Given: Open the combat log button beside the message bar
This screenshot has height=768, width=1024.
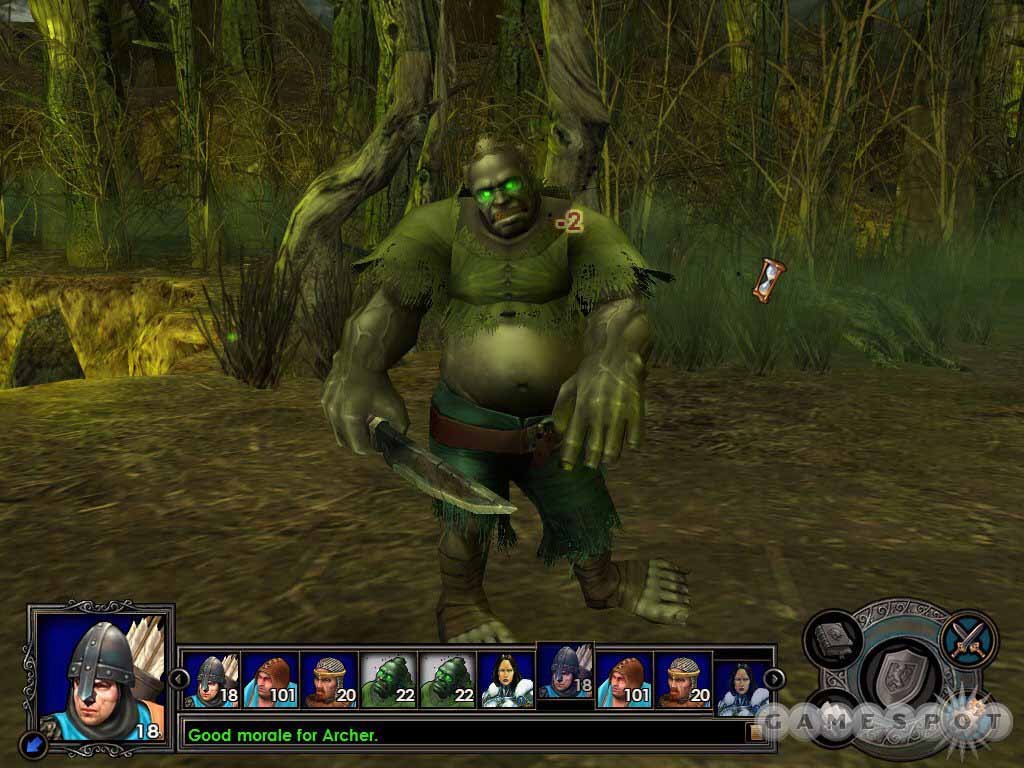Looking at the screenshot, I should (x=756, y=733).
